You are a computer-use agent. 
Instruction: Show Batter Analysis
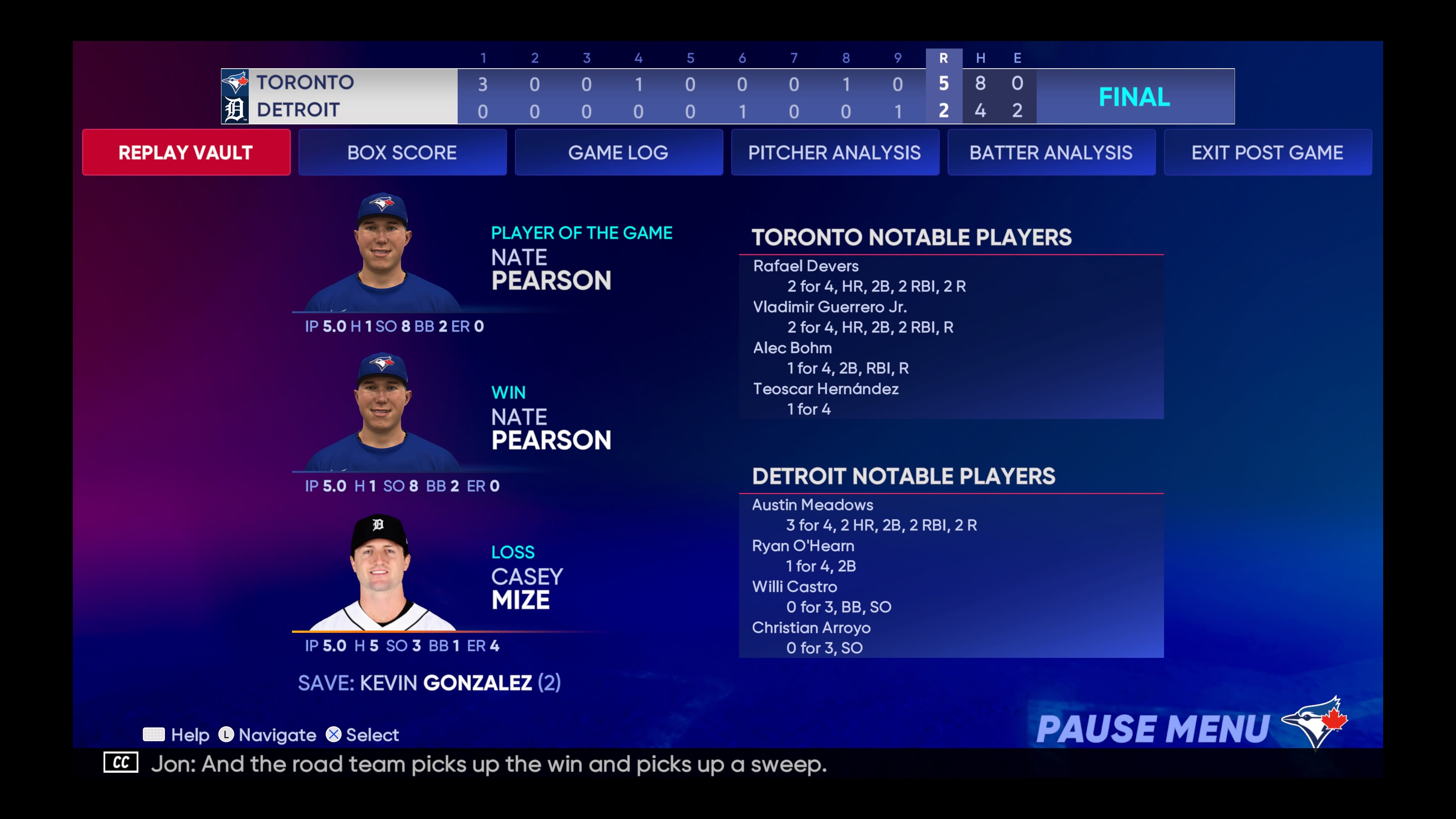1051,152
